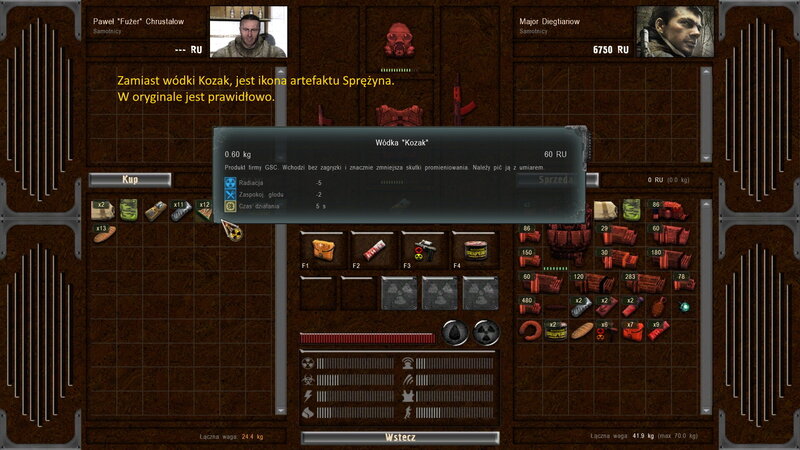The image size is (800, 450).
Task: Select the trader's ammo stack of 480
Action: (x=531, y=306)
